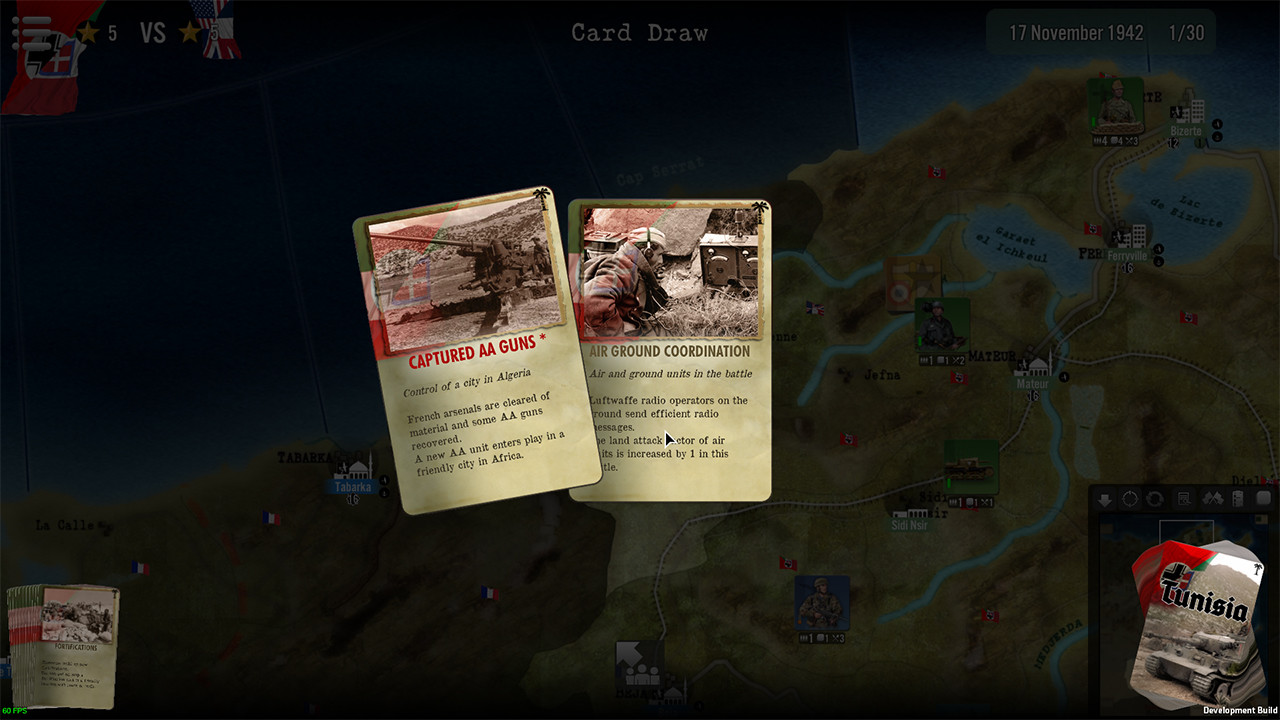1280x720 pixels.
Task: Open the combat calculator icon
Action: point(1182,498)
